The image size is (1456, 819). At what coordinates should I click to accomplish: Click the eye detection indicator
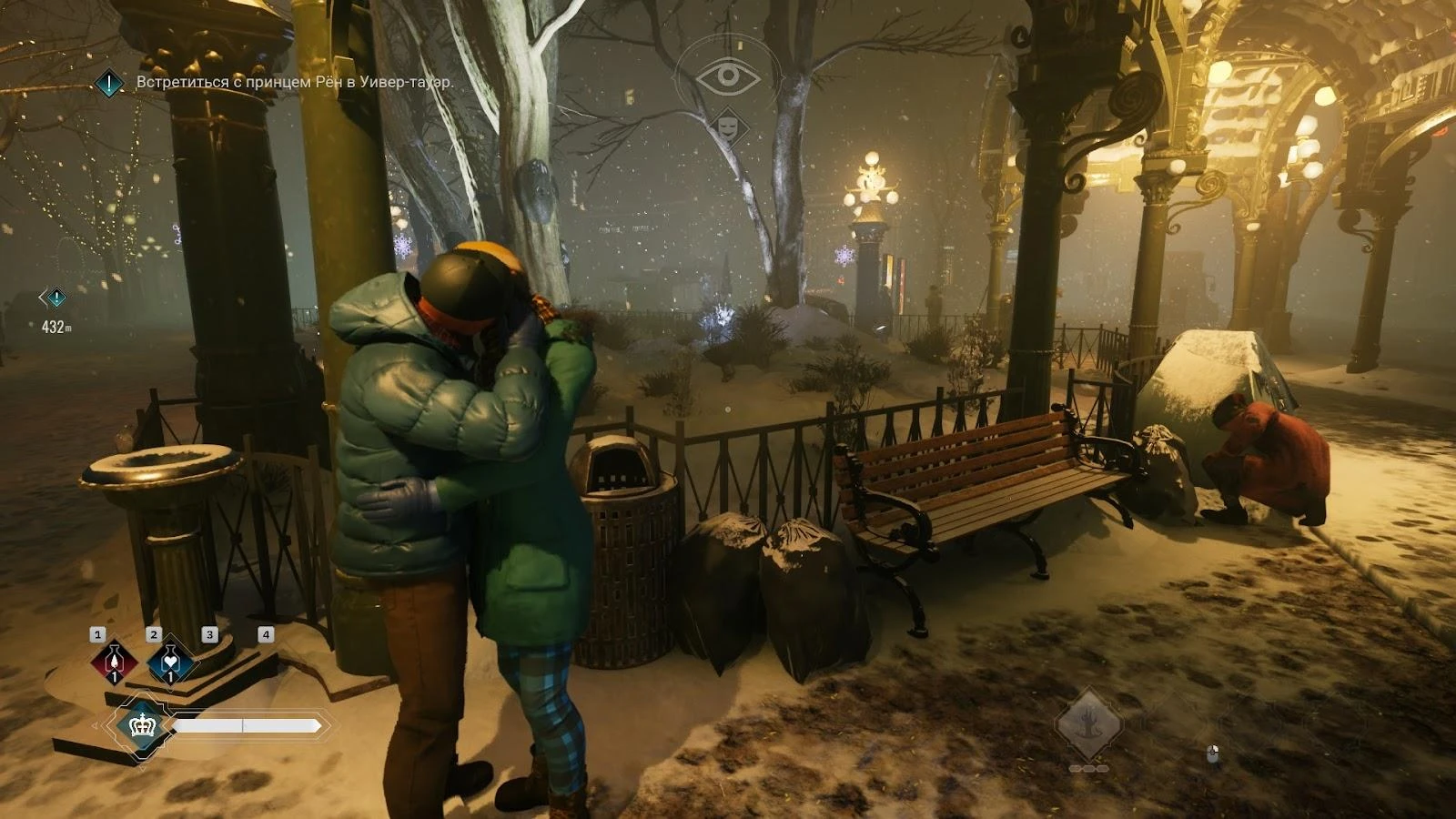coord(727,76)
